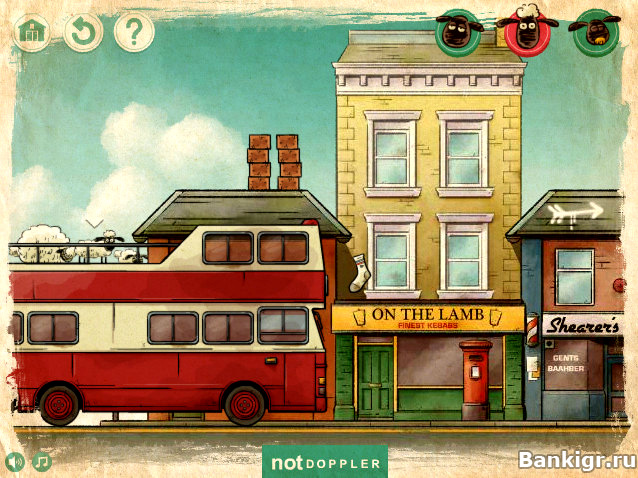Toggle sound effects with the speaker icon
638x478 pixels.
tap(15, 461)
